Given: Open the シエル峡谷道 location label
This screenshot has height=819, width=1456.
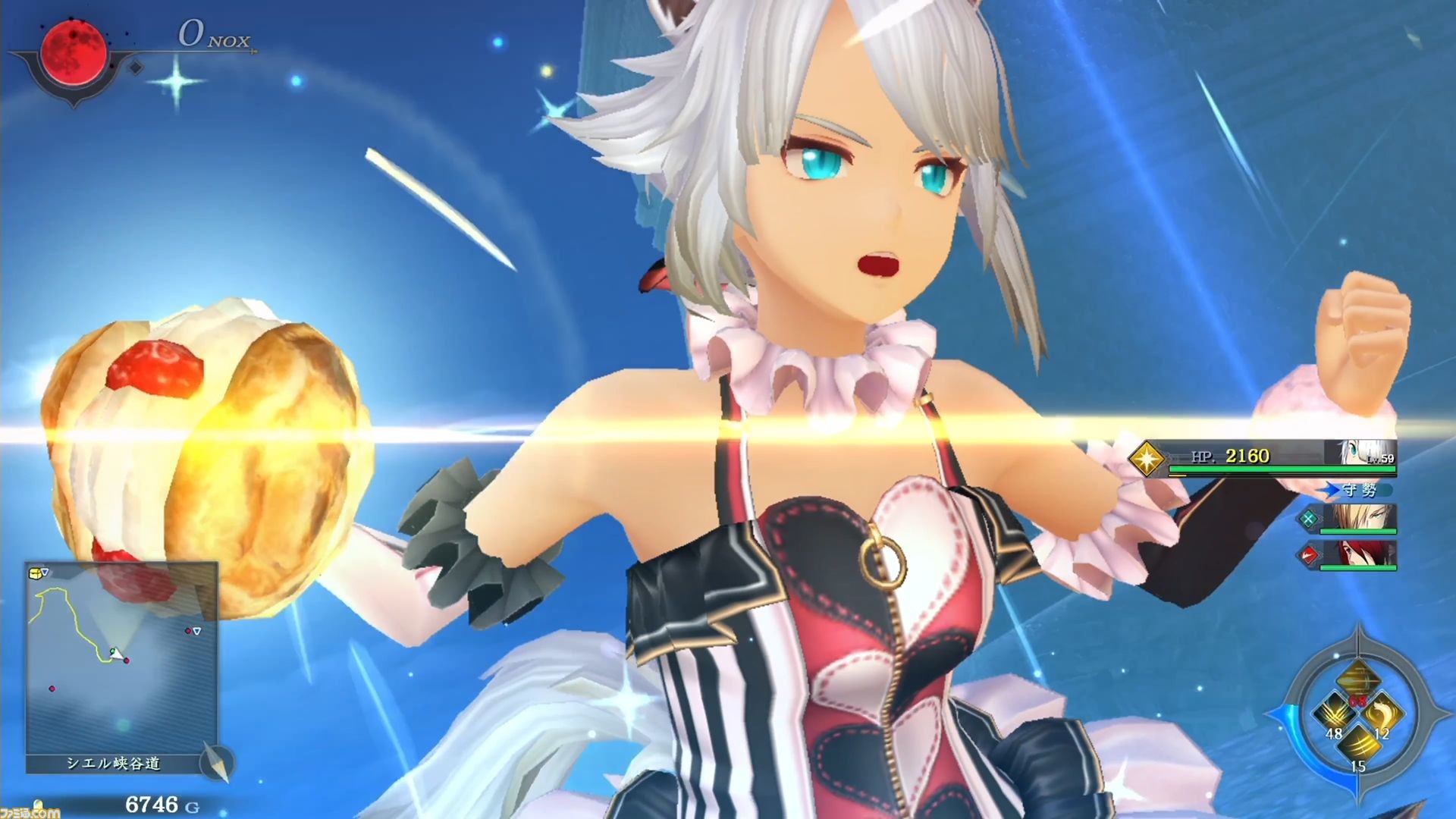Looking at the screenshot, I should tap(115, 764).
